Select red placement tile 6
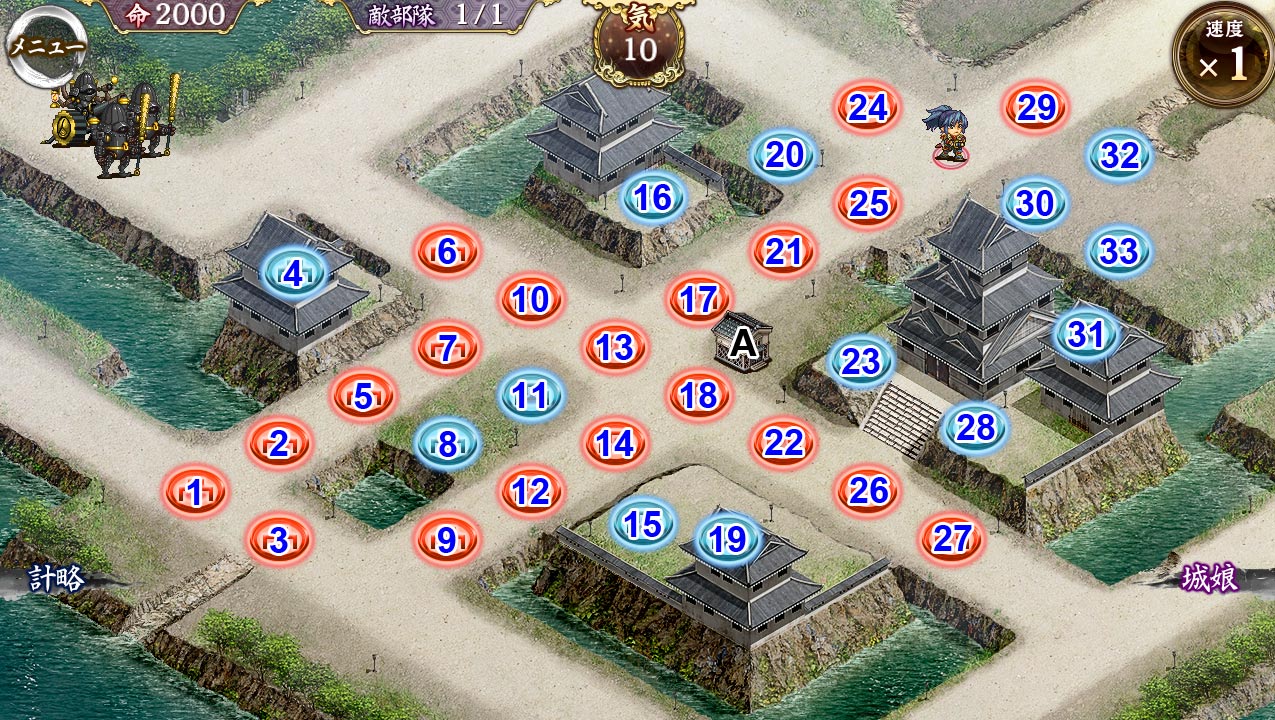Screen dimensions: 1275x720 click(x=448, y=252)
